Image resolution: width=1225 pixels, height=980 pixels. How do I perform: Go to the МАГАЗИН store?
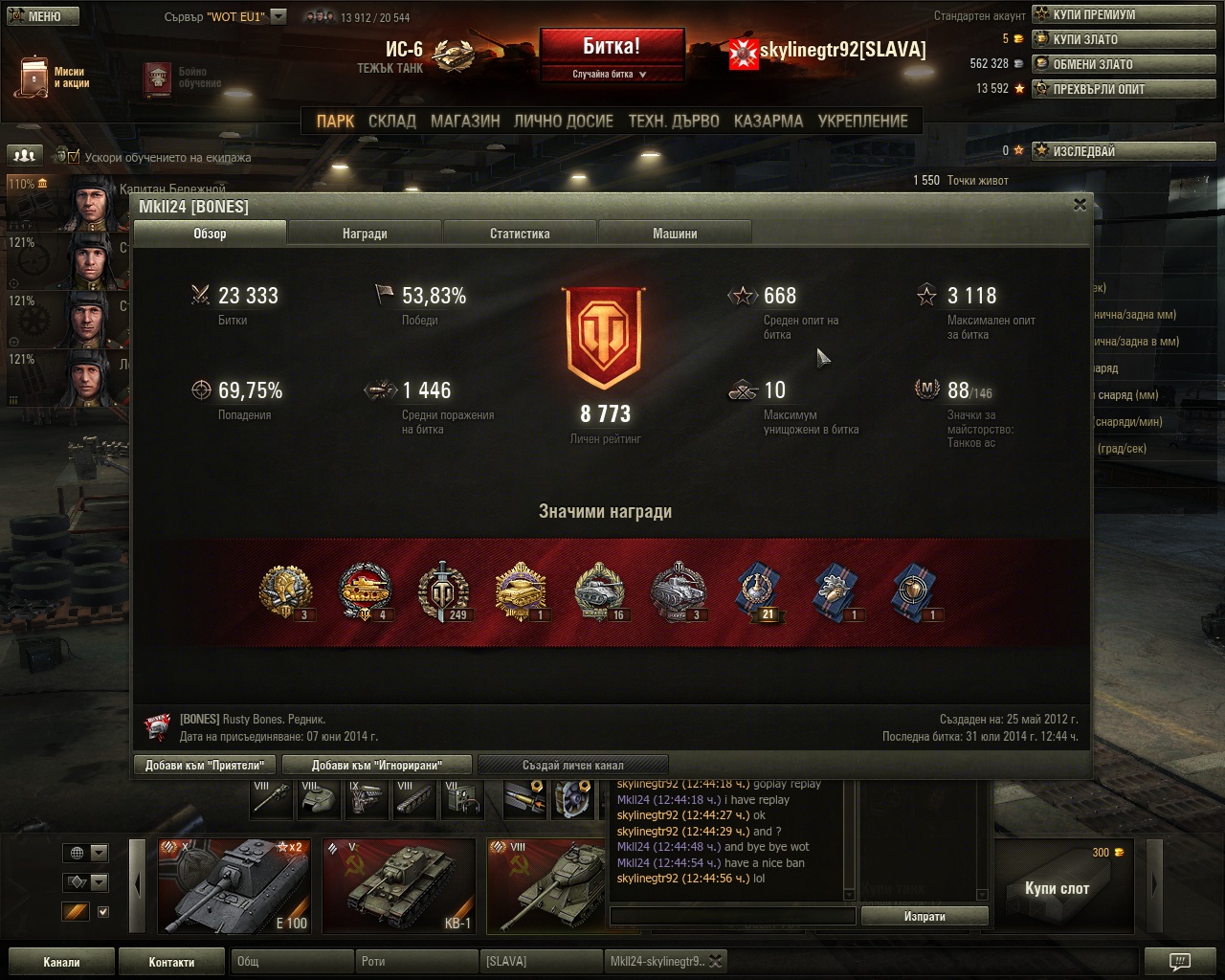465,122
